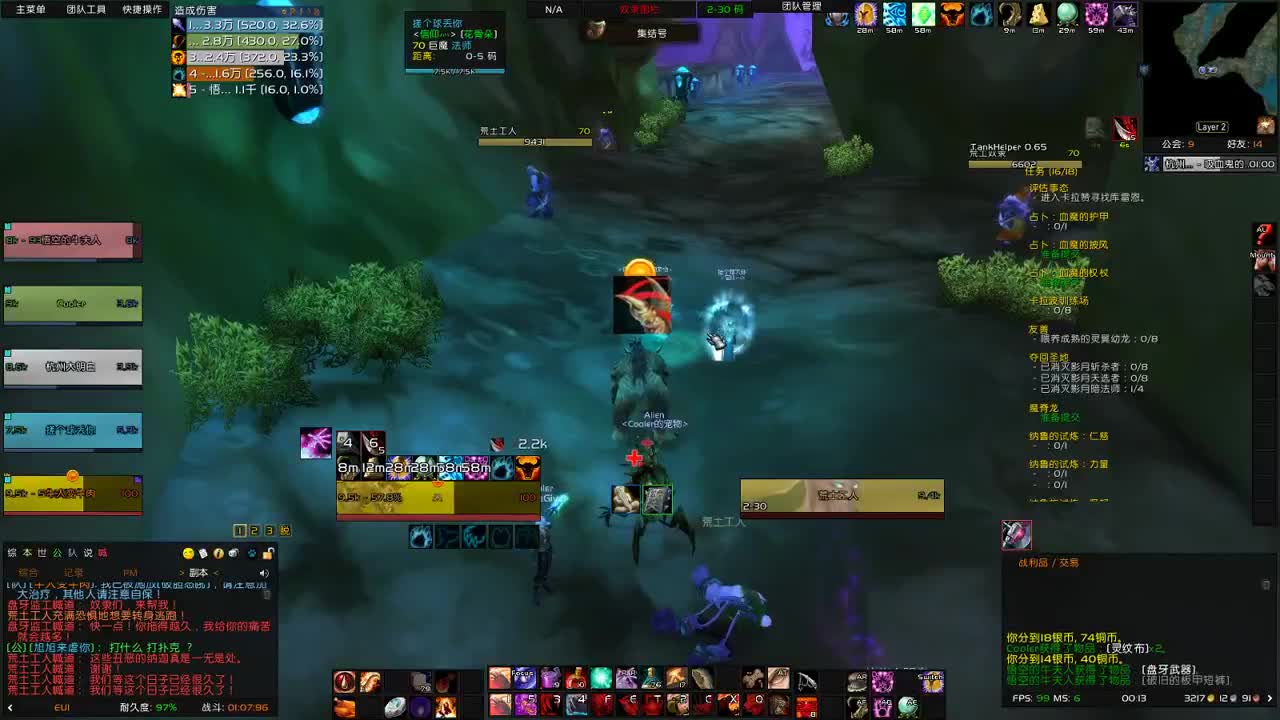Screen dimensions: 1280x720
Task: Switch to the 记录 chat tab
Action: (x=75, y=572)
